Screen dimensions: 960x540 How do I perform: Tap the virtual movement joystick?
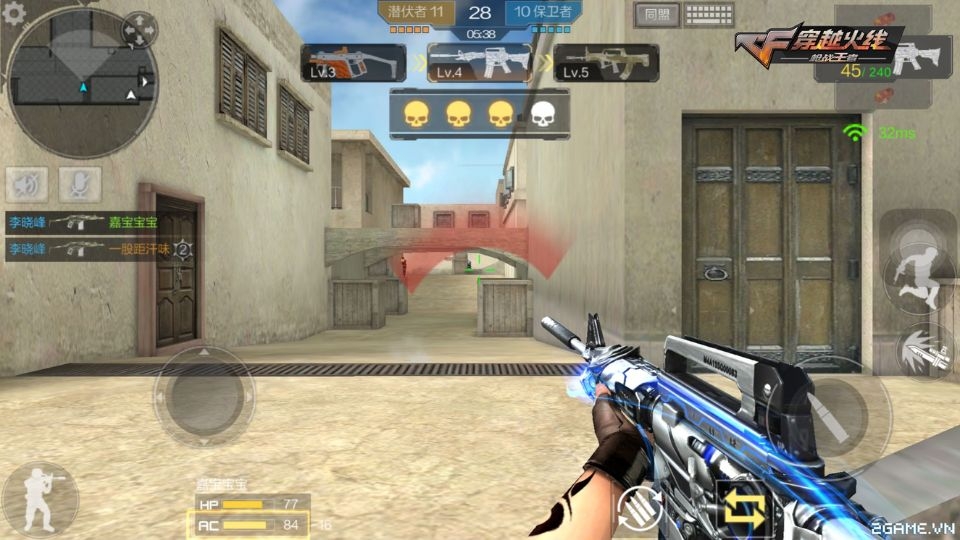pos(203,396)
